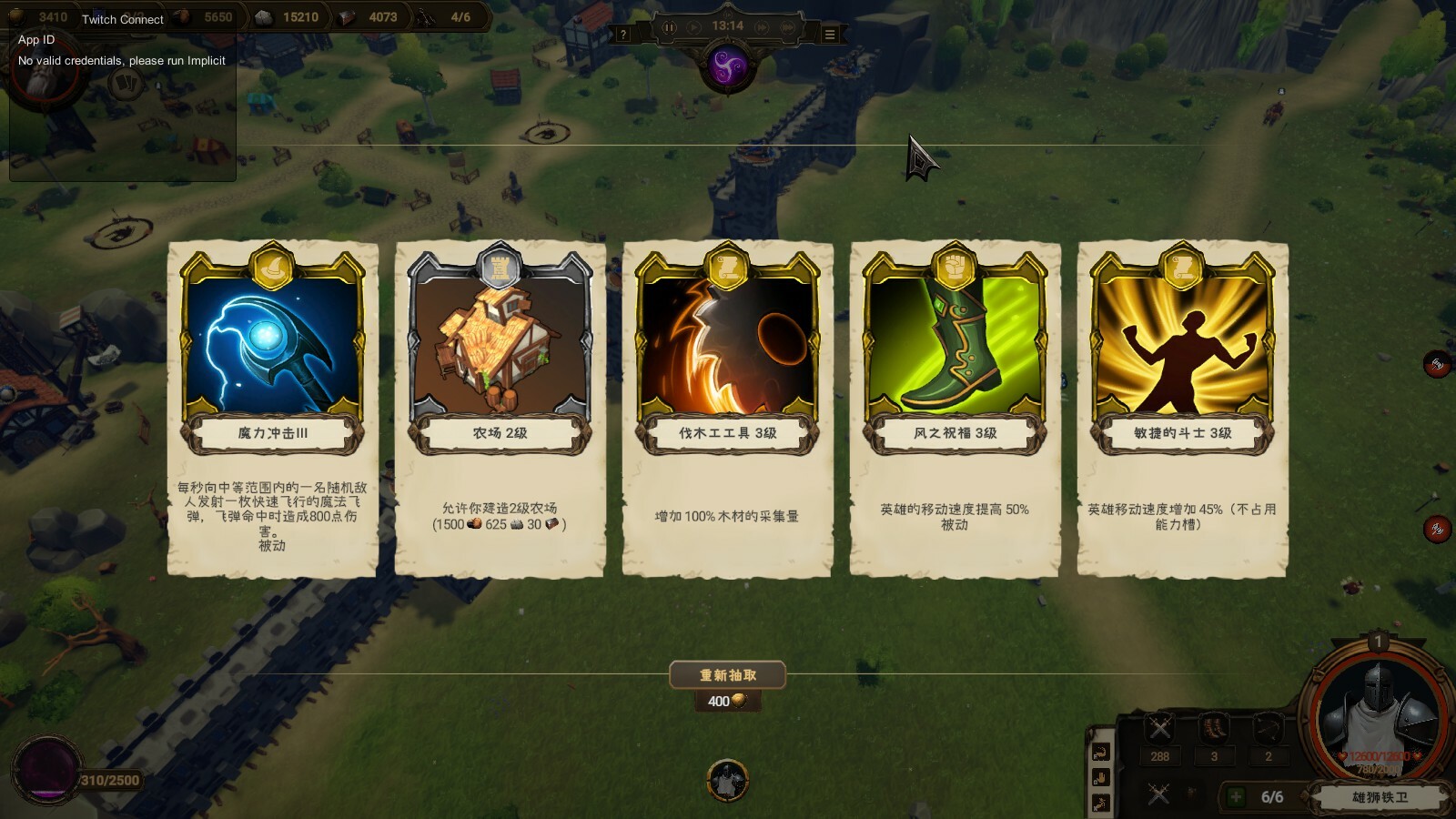Click the small knight icon at bottom center
Screen dimensions: 1456x819
pos(726,781)
